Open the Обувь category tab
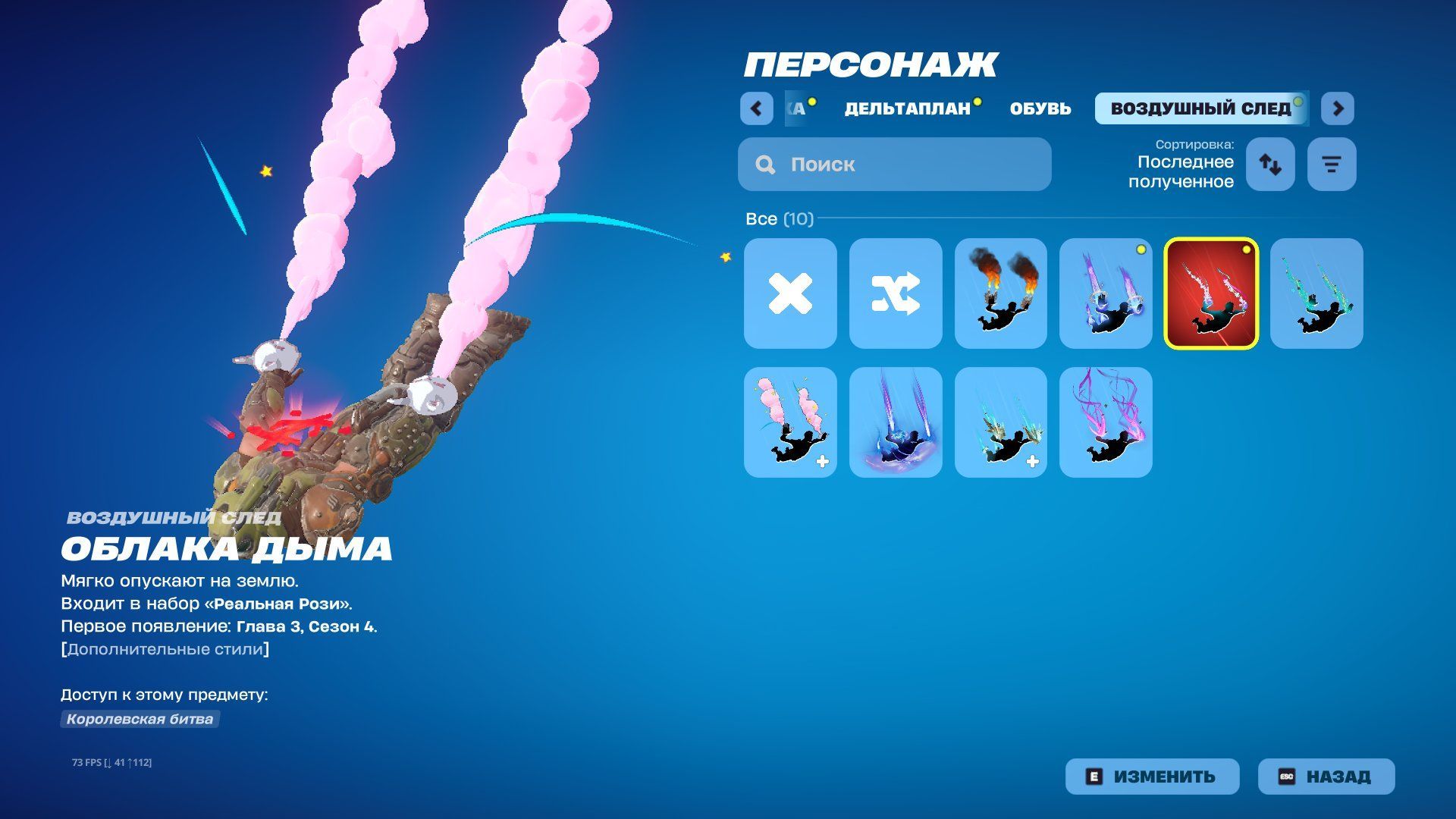 click(1040, 108)
